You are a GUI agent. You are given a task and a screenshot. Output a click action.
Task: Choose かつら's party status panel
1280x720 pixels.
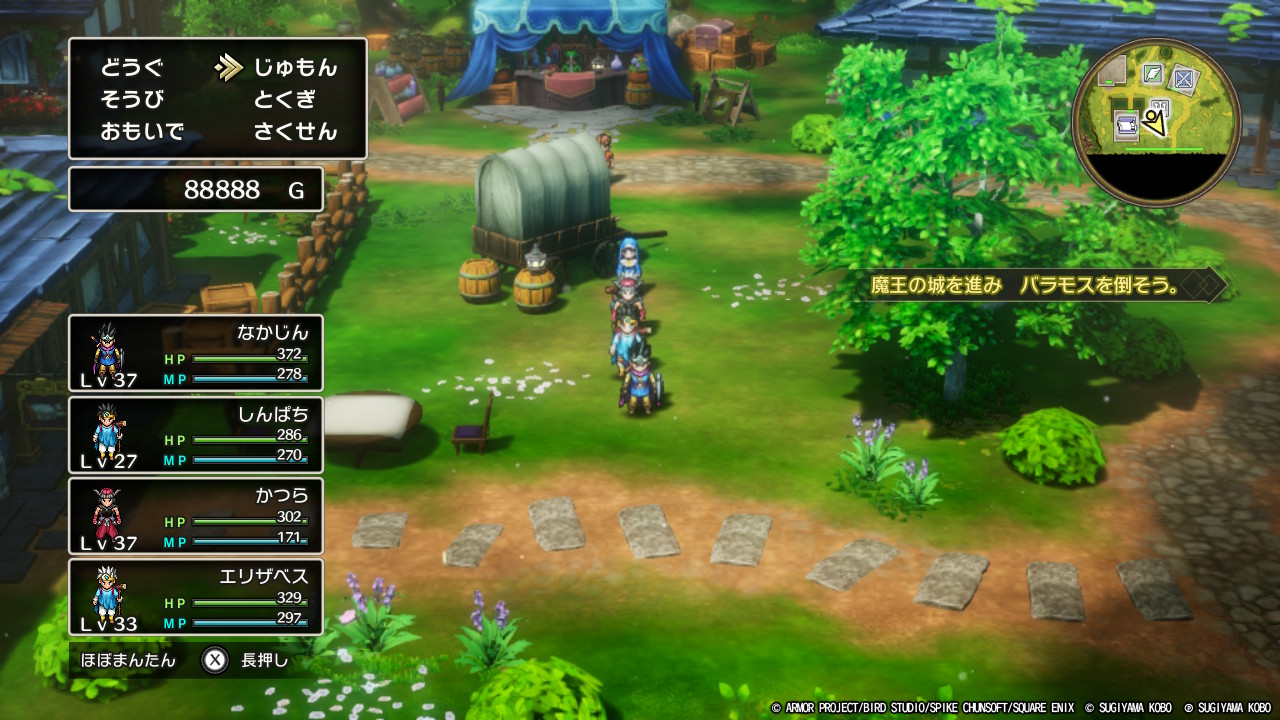point(196,516)
